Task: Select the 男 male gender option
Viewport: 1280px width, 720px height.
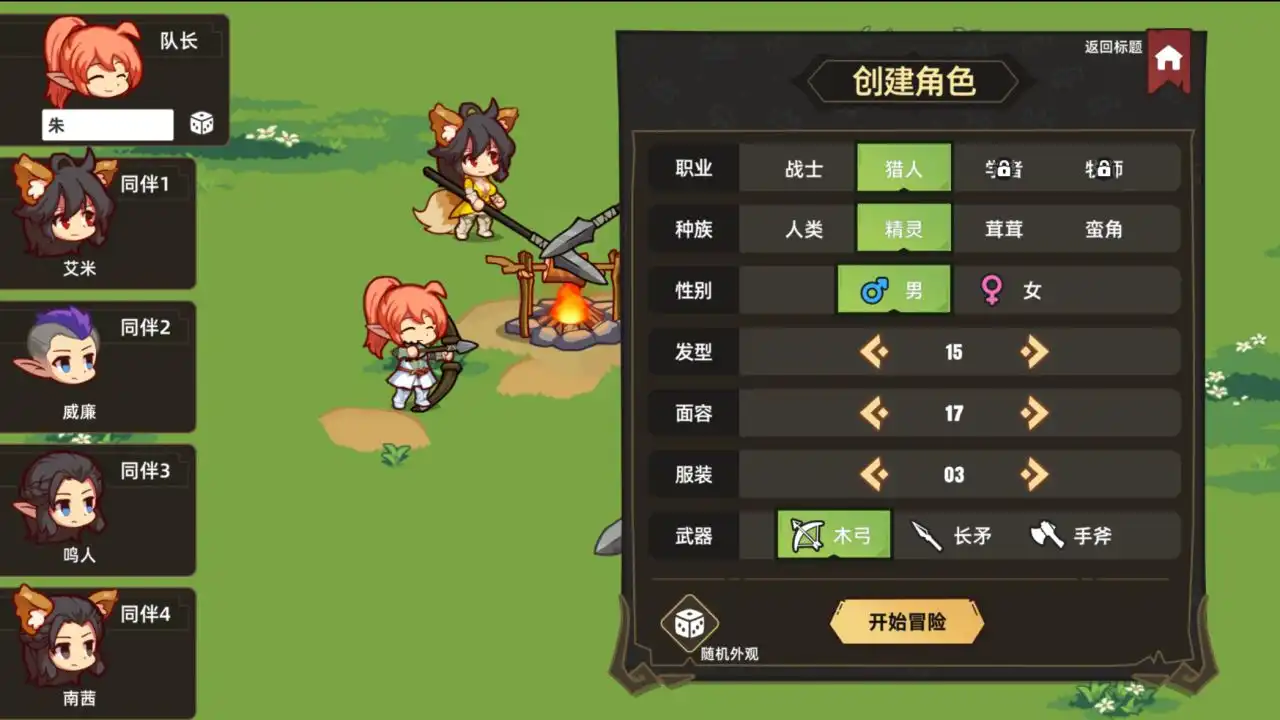Action: pos(894,290)
